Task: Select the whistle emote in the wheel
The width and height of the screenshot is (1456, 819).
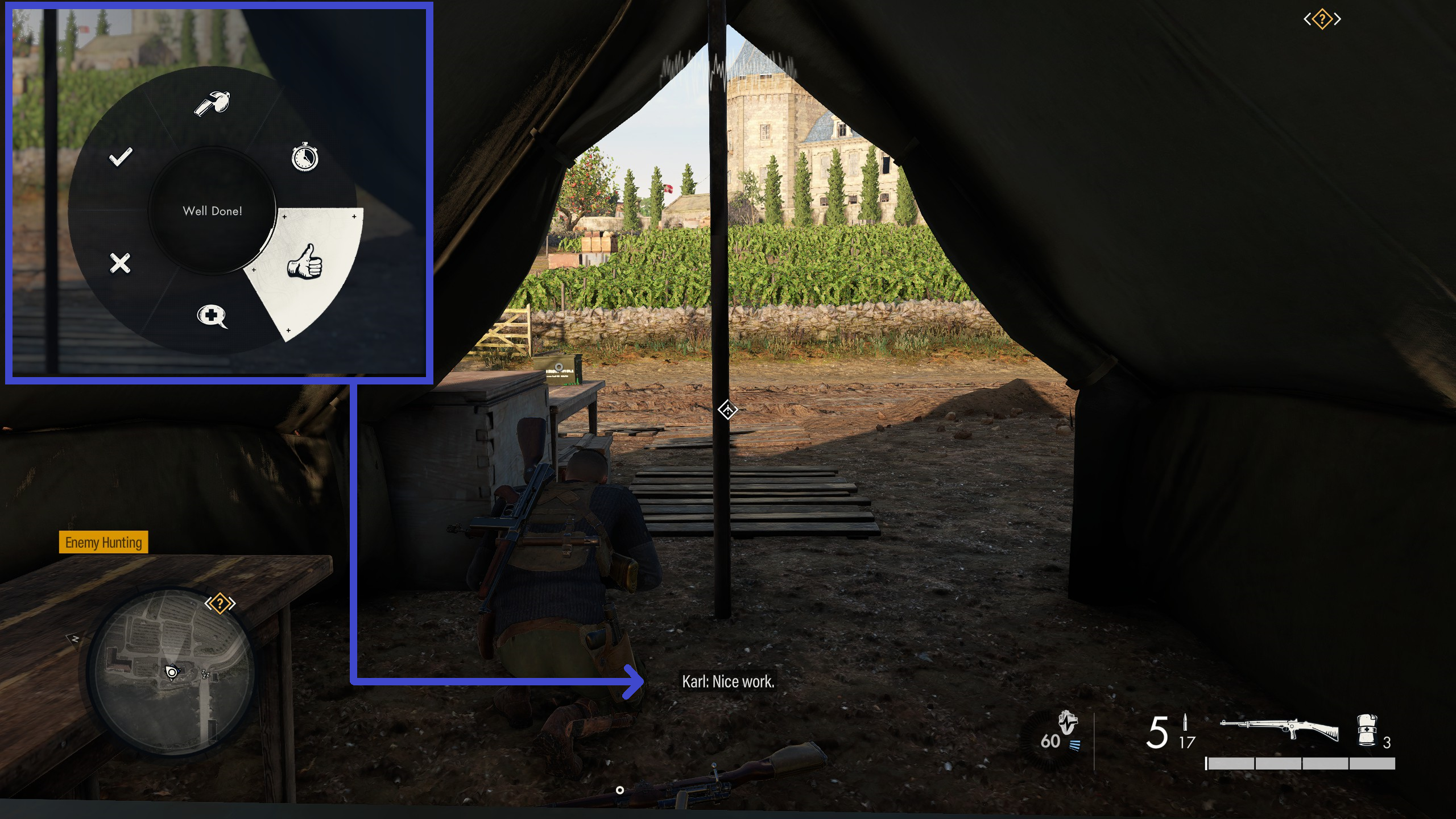Action: click(212, 103)
